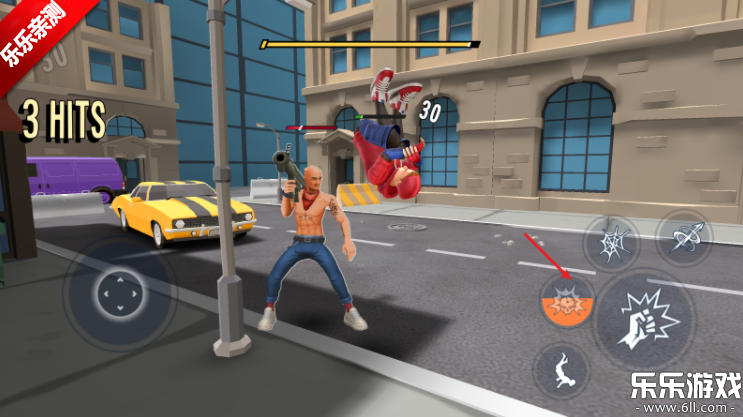The width and height of the screenshot is (743, 417).
Task: Use the spinning arrow dash skill
Action: click(x=684, y=237)
